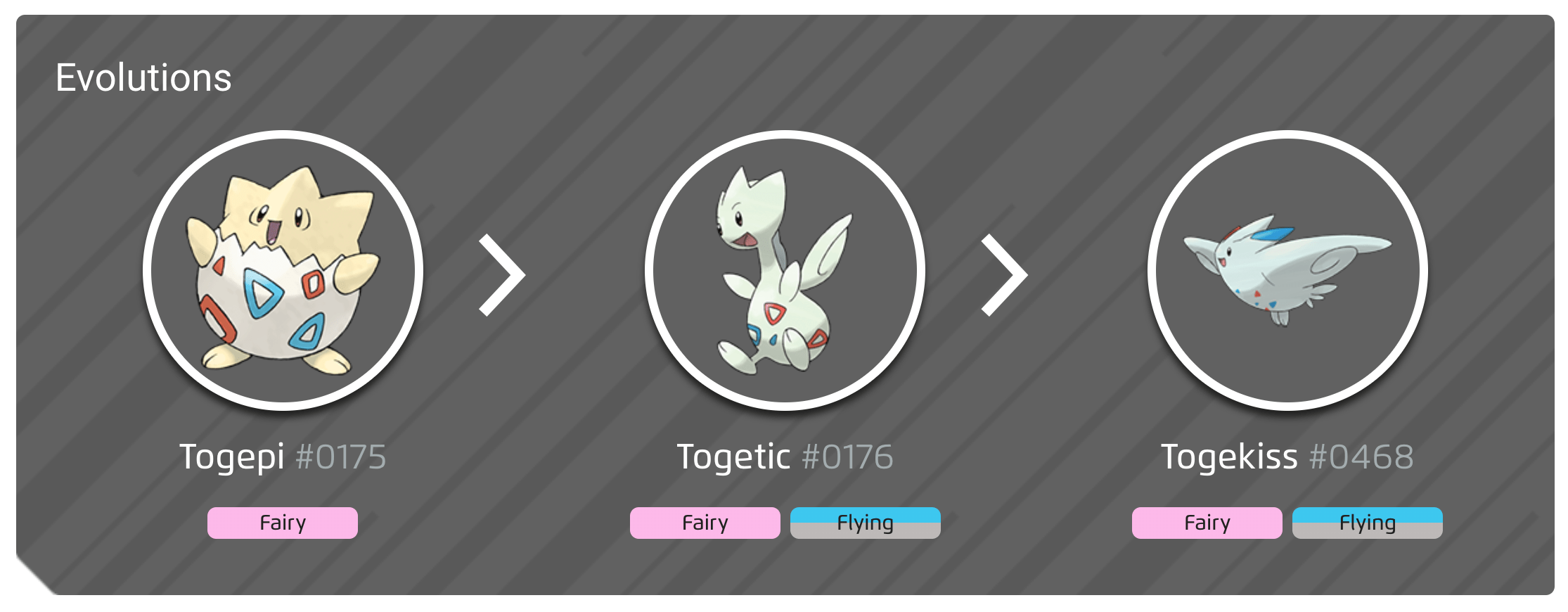
Task: Open Togekiss via its name link
Action: (1229, 457)
